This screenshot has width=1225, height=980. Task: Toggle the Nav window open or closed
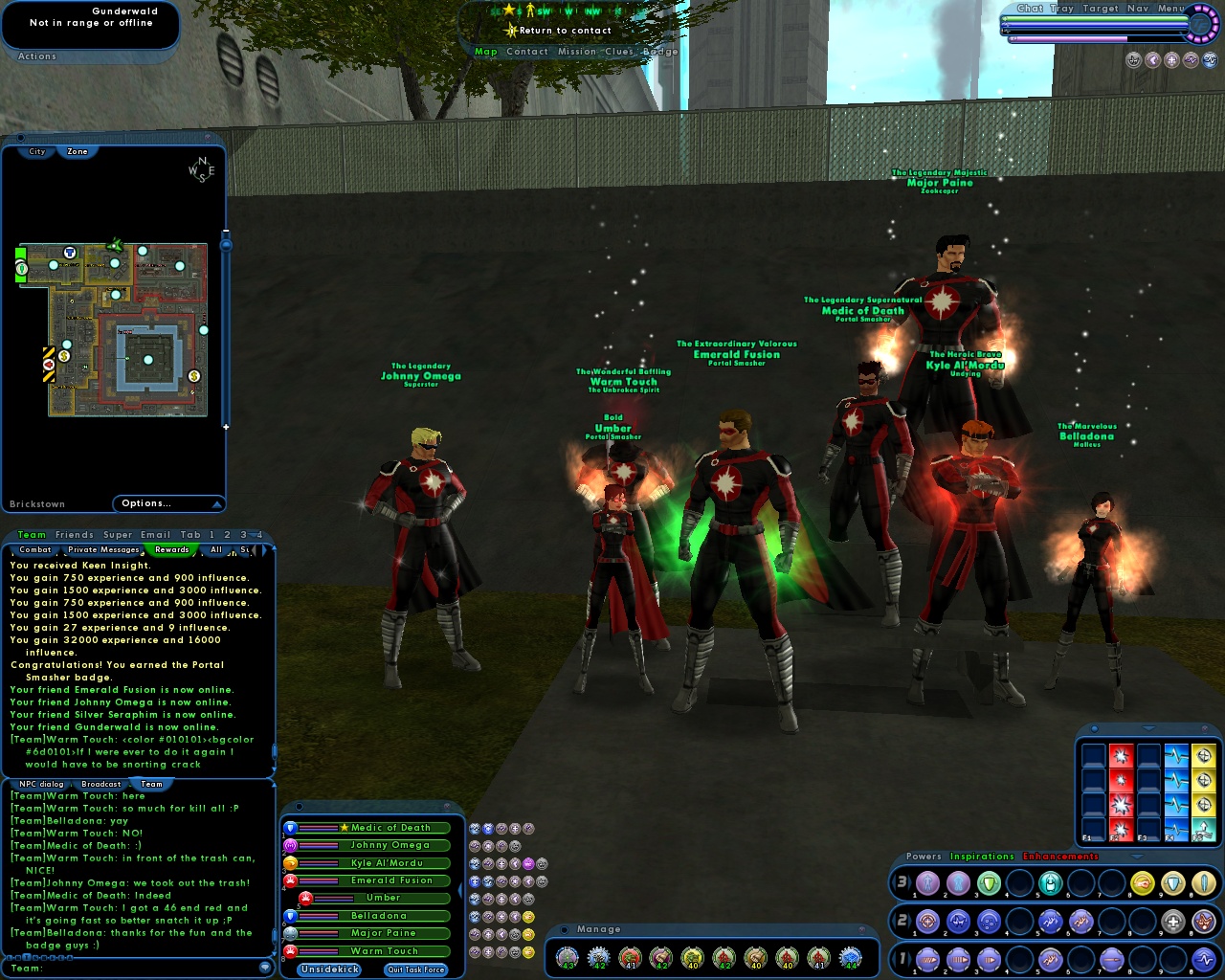coord(1138,8)
